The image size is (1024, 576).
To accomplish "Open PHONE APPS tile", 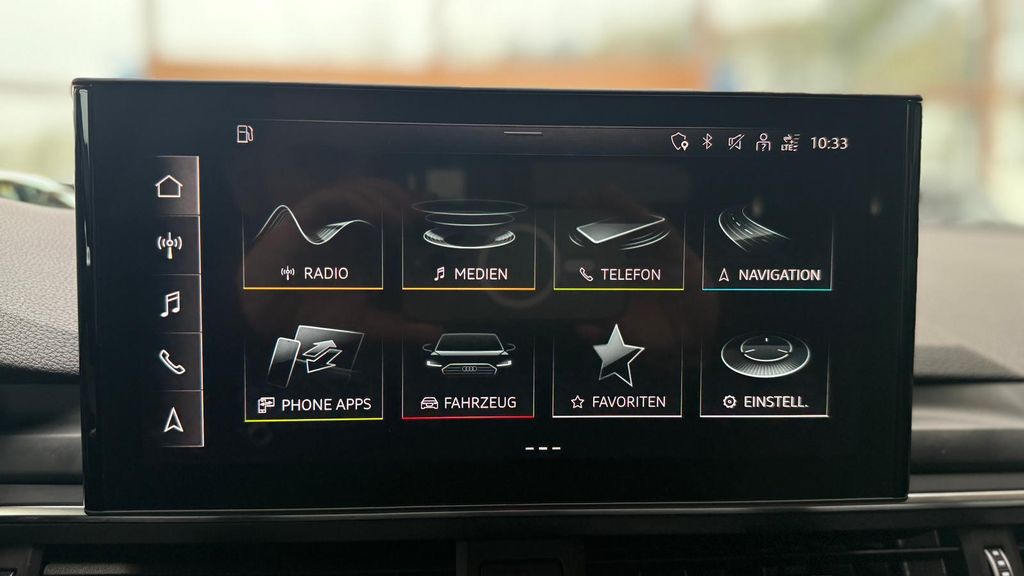I will point(313,374).
